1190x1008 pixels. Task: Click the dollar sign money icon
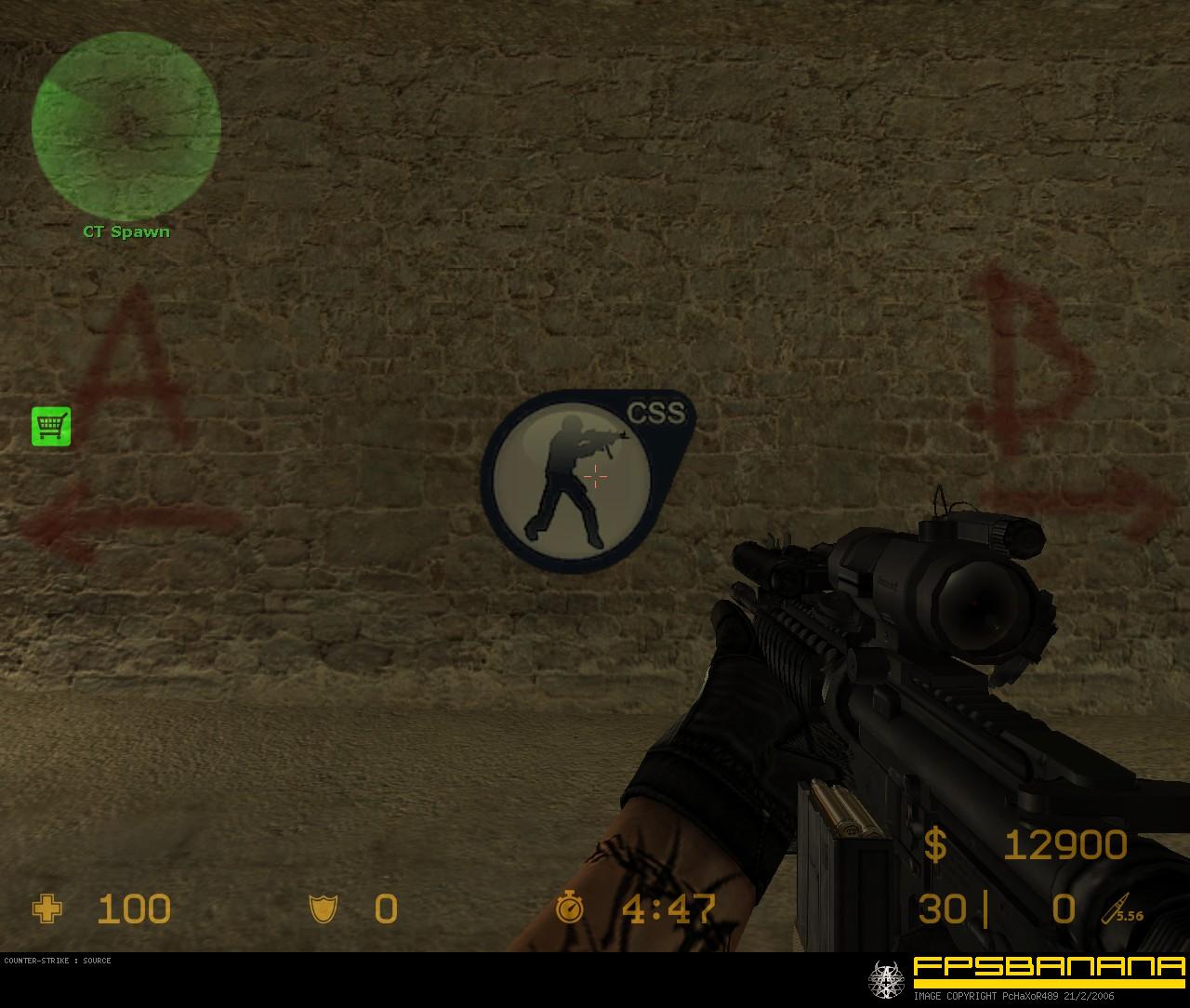pyautogui.click(x=934, y=846)
